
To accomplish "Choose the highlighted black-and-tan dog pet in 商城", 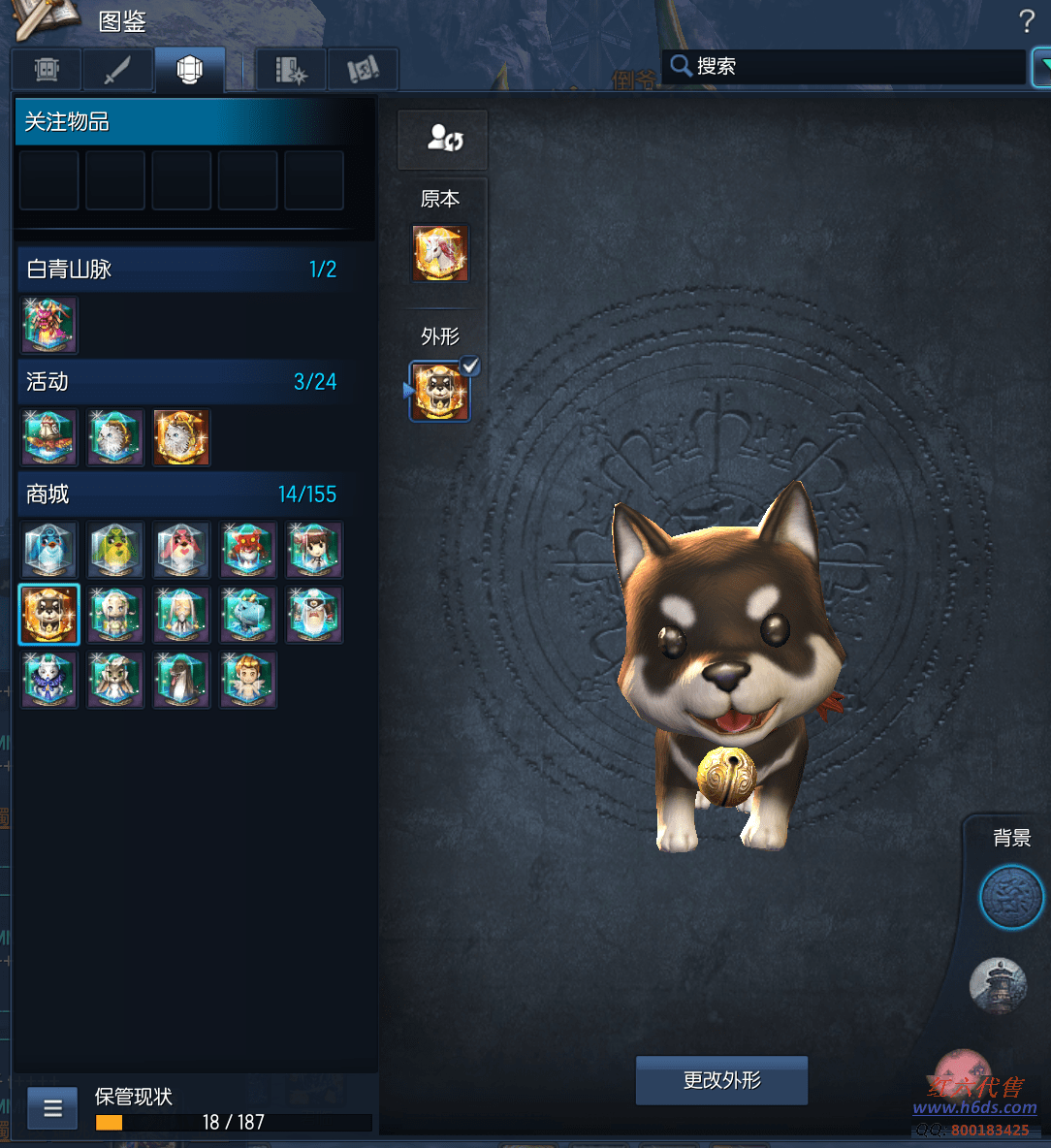I will click(x=49, y=615).
